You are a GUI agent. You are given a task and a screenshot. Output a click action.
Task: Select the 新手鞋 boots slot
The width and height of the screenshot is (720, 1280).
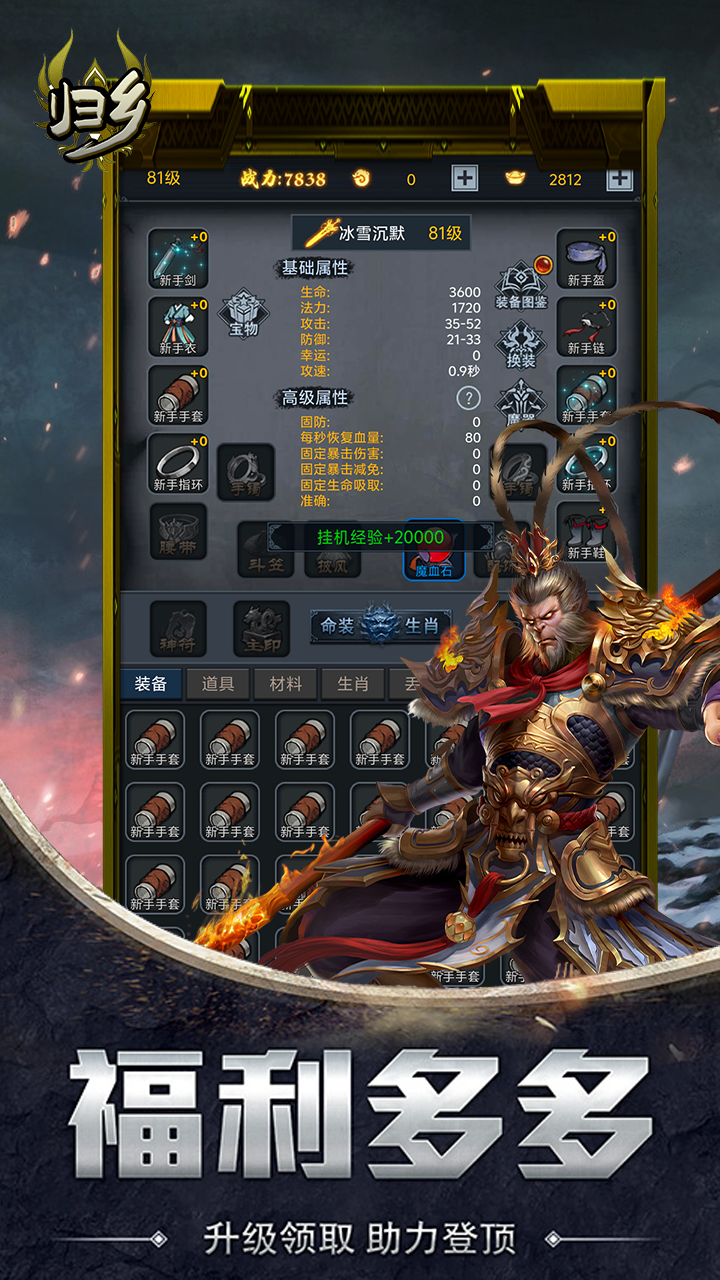pos(586,532)
